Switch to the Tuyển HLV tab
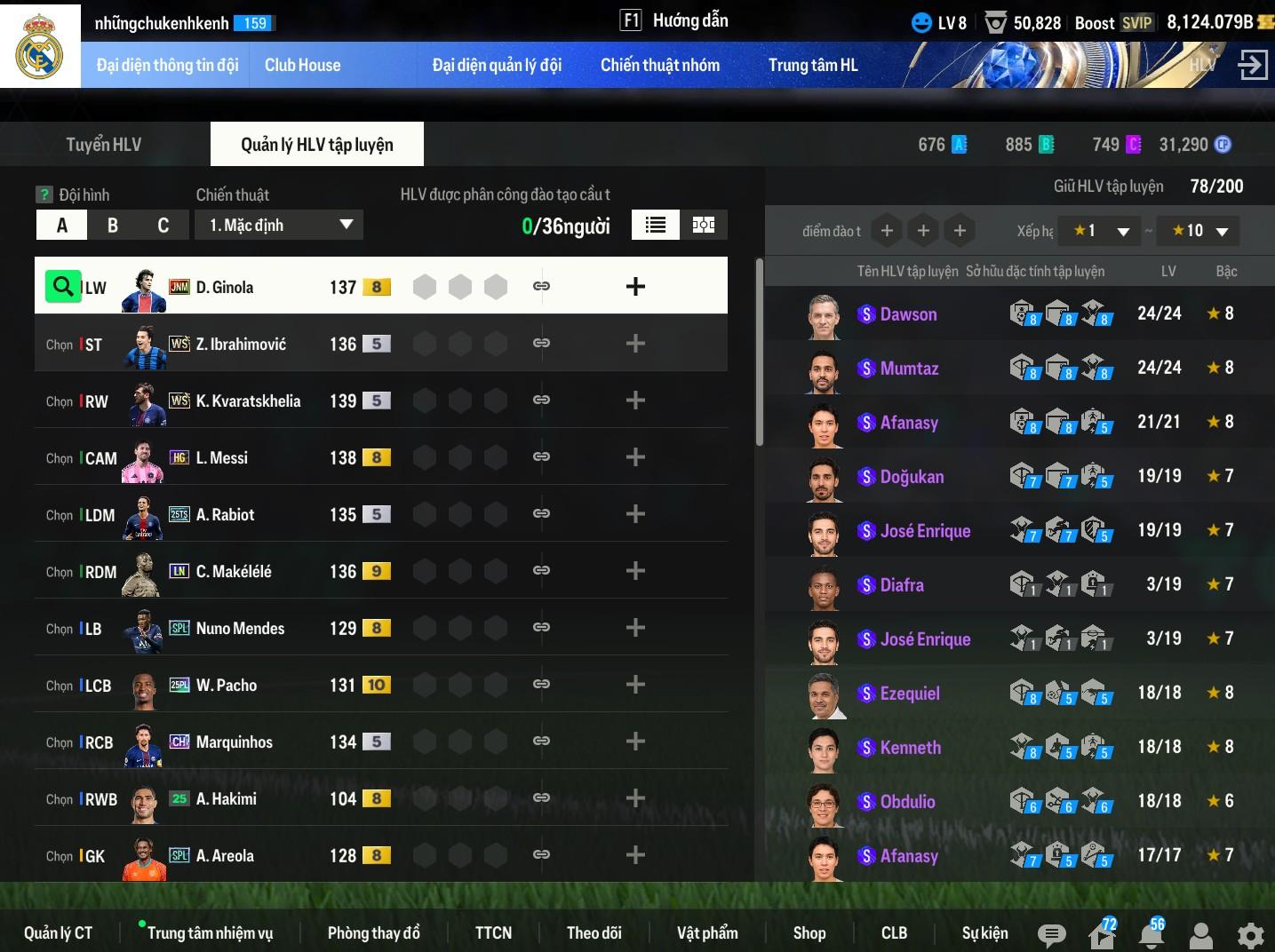The width and height of the screenshot is (1275, 952). 104,145
